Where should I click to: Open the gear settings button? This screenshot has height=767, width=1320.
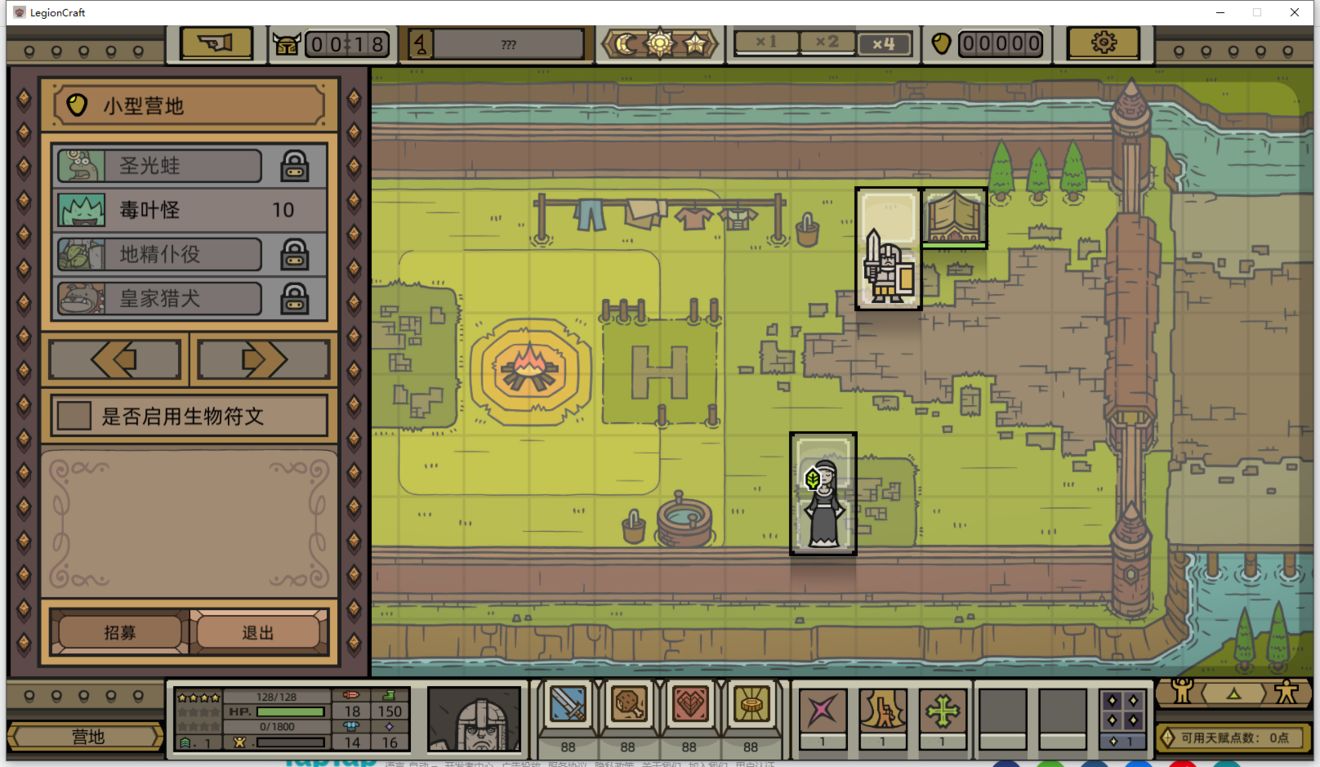pyautogui.click(x=1103, y=43)
